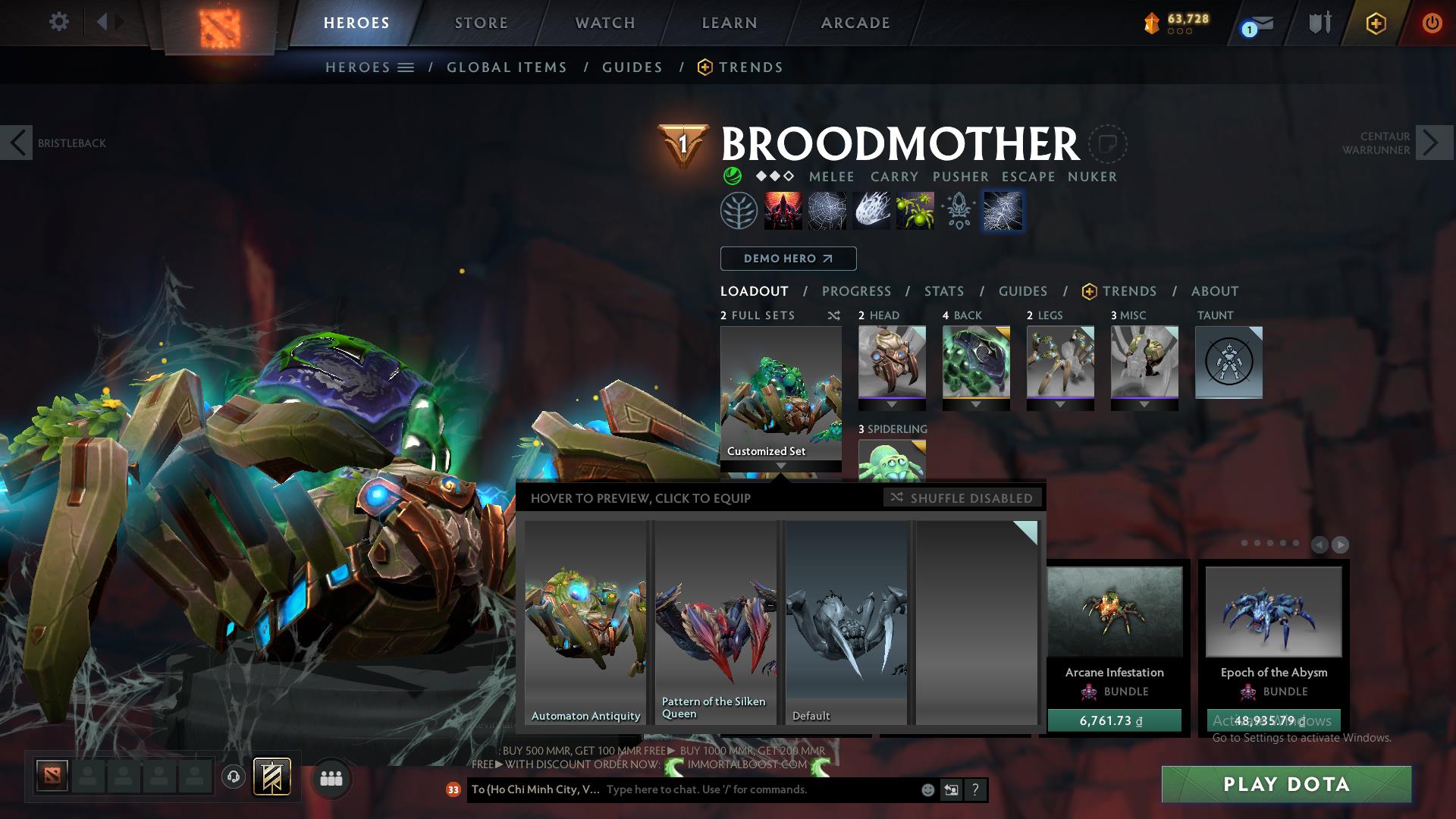1456x819 pixels.
Task: Open the HEROES hamburger menu
Action: pos(406,67)
